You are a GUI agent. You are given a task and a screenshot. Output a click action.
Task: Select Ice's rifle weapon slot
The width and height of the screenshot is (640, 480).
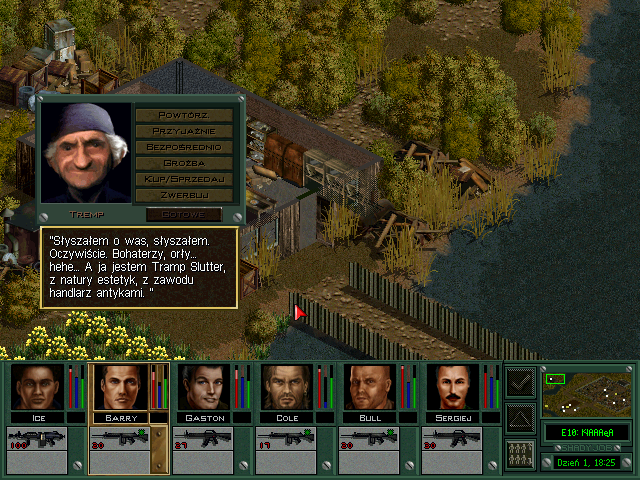coord(37,441)
